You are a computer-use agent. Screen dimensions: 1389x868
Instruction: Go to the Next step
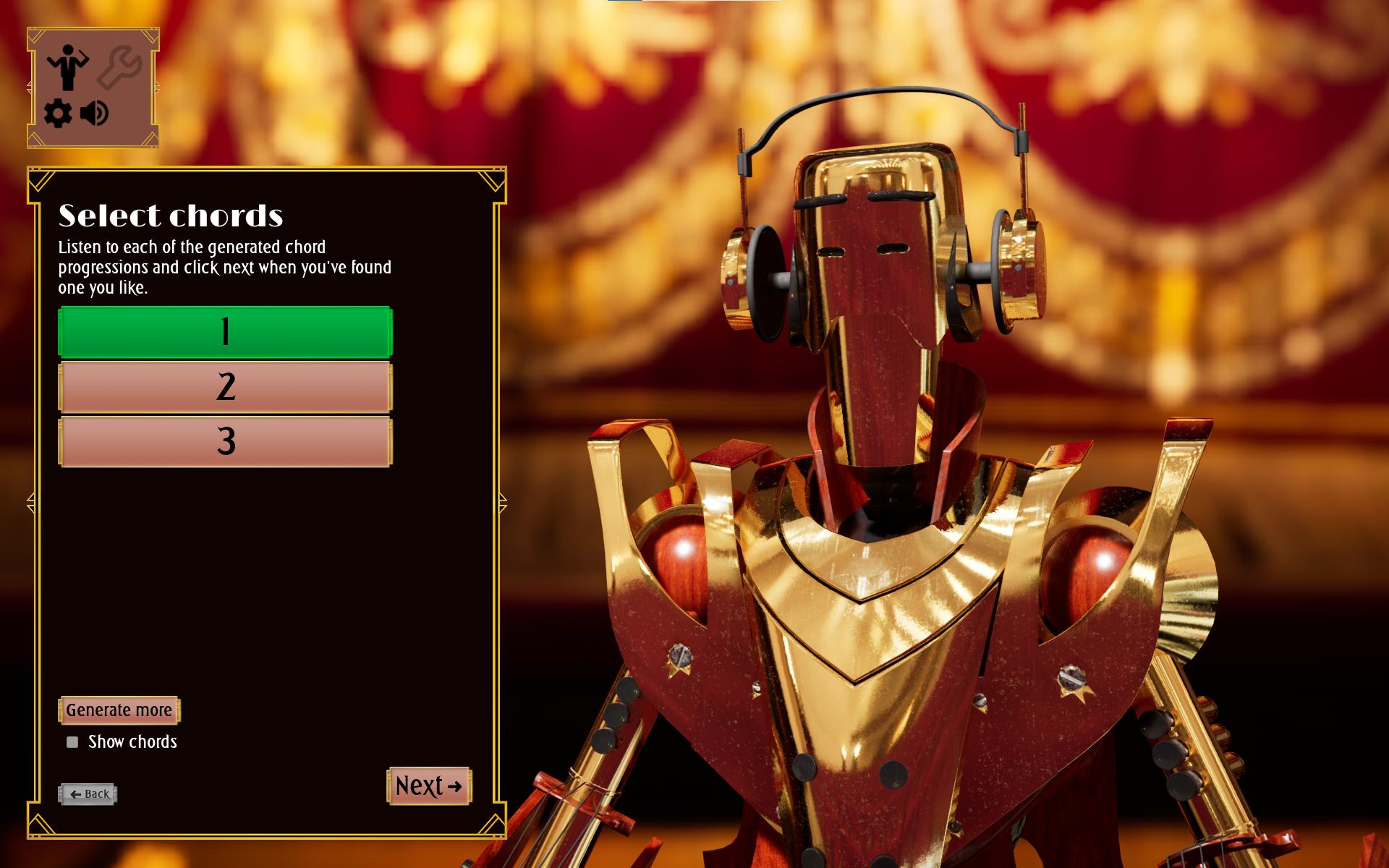(429, 786)
